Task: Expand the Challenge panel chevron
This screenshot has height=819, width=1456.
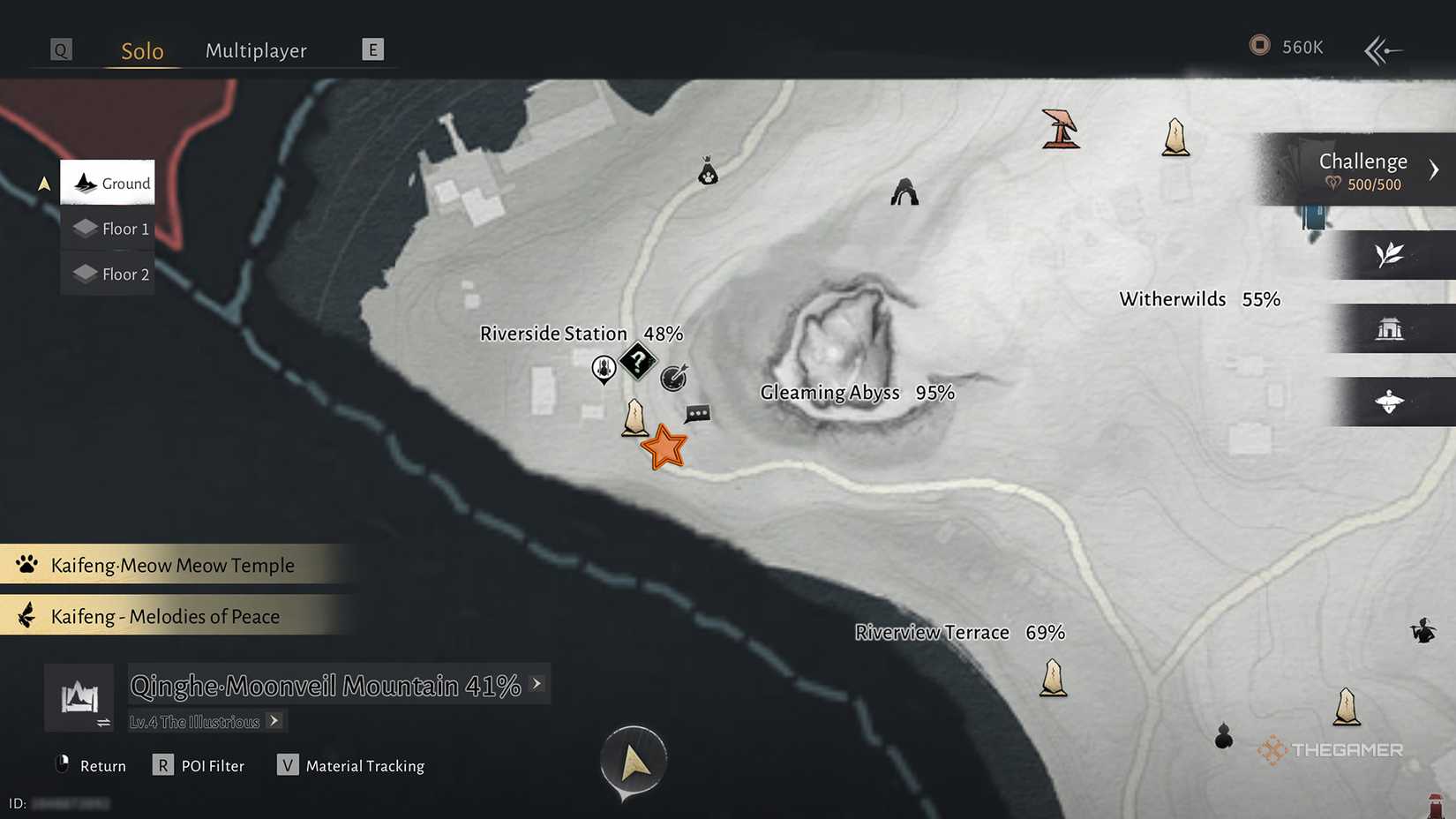Action: [1436, 169]
